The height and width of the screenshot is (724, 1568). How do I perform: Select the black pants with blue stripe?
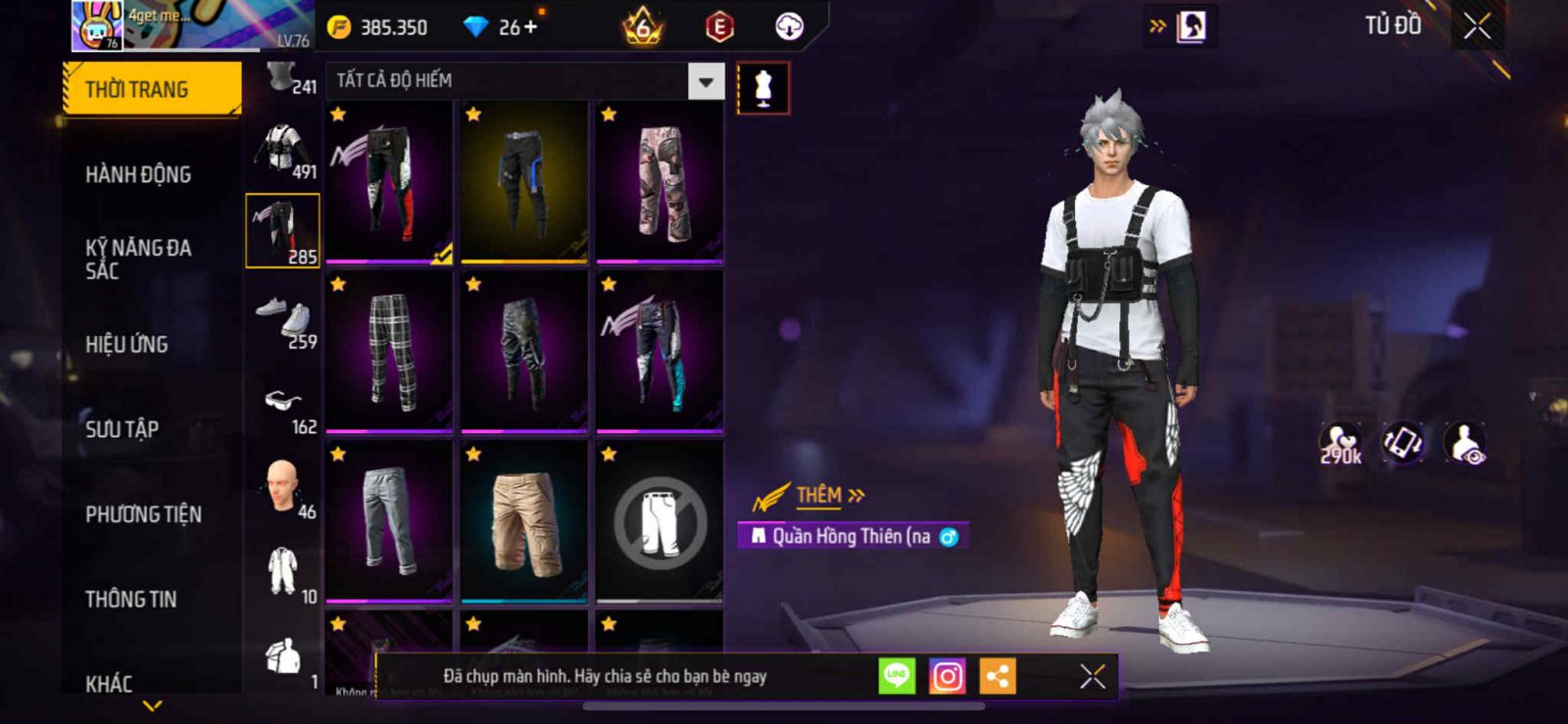[x=524, y=182]
